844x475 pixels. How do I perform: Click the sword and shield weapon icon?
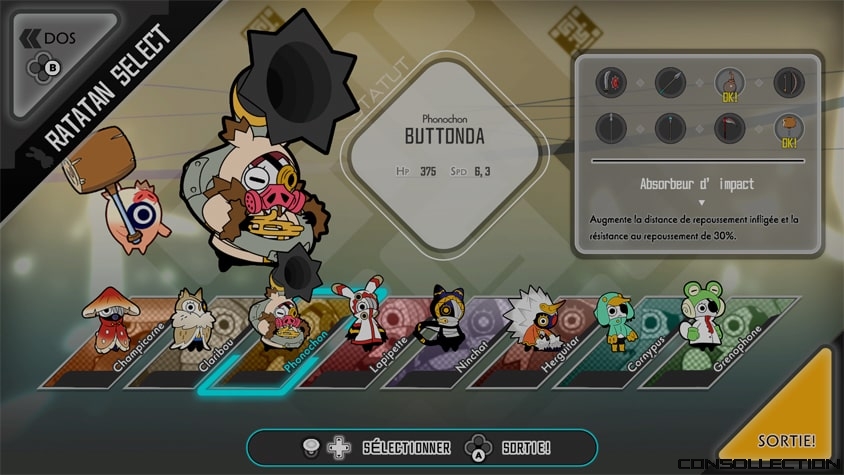(x=611, y=82)
